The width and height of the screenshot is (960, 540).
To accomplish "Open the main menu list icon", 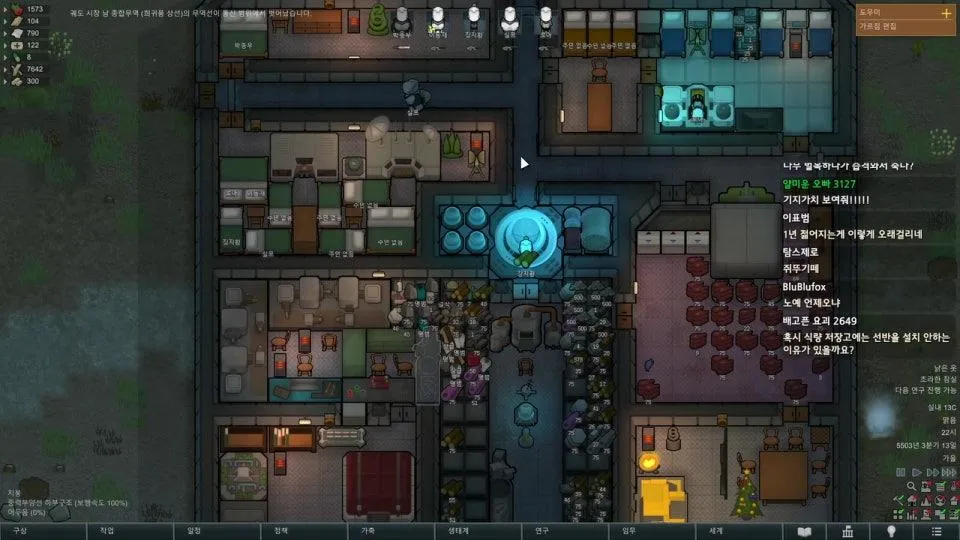I will 935,531.
